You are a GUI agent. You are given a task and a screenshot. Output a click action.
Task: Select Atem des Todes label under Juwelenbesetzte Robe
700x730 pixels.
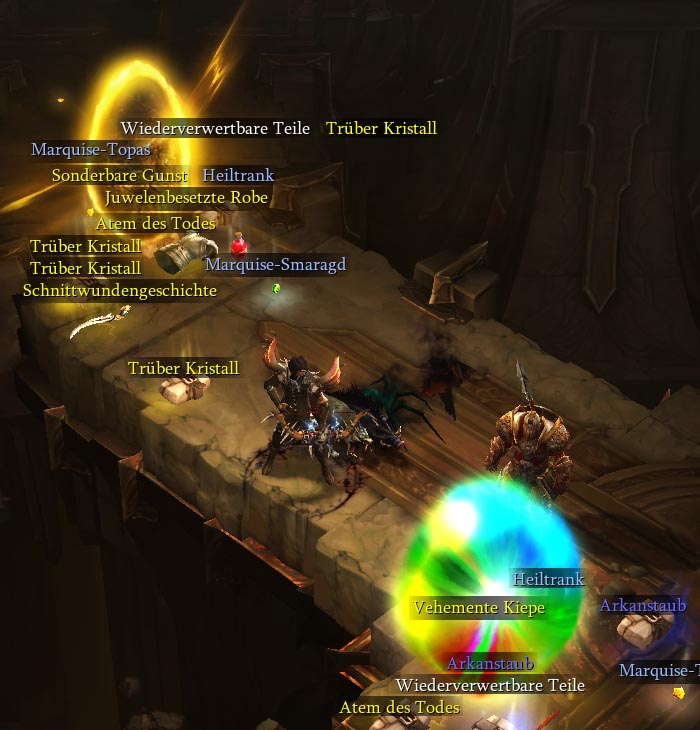[x=156, y=223]
